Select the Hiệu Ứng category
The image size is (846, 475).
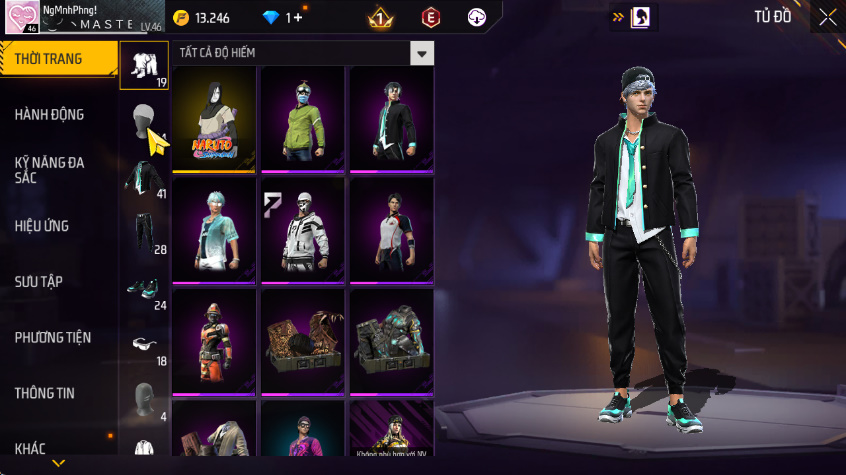[42, 226]
